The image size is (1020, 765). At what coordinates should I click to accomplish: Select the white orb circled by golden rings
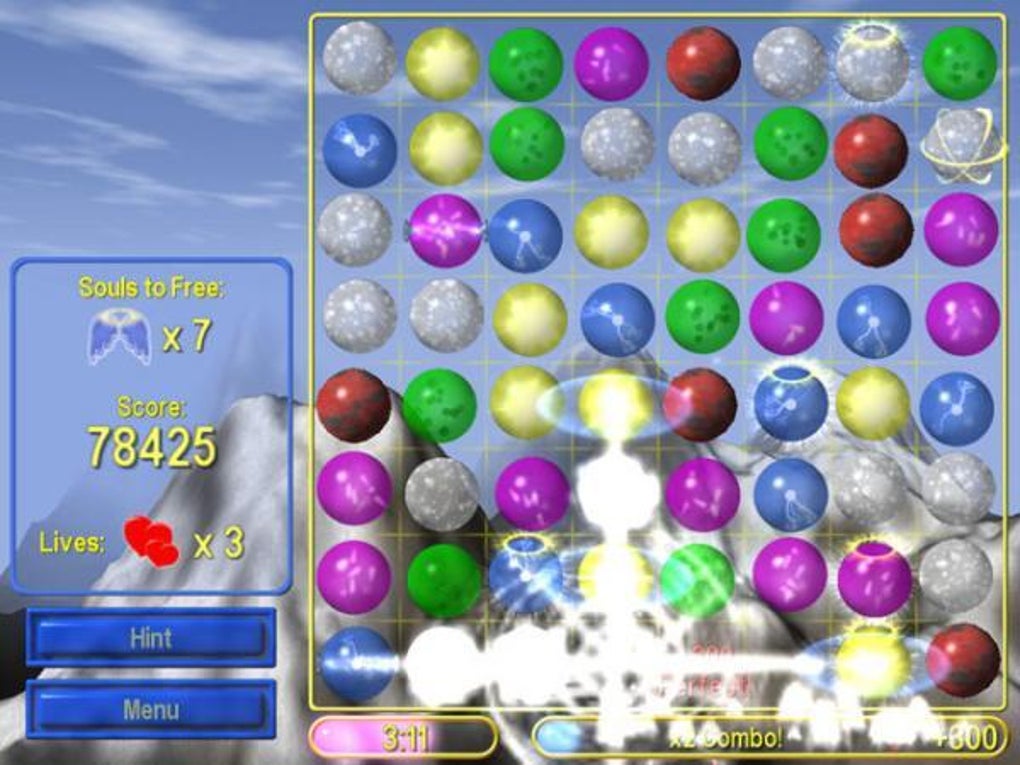(x=958, y=146)
